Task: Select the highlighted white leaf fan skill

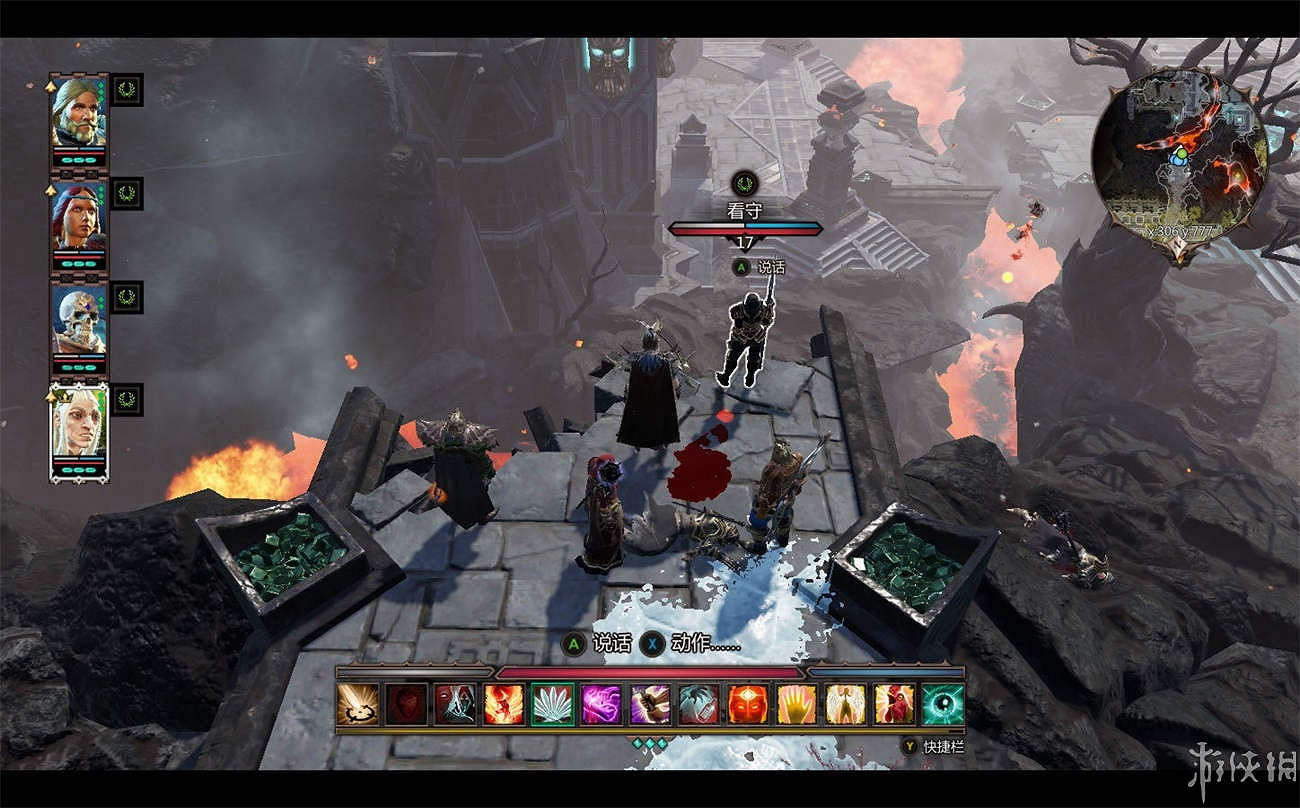Action: coord(553,704)
